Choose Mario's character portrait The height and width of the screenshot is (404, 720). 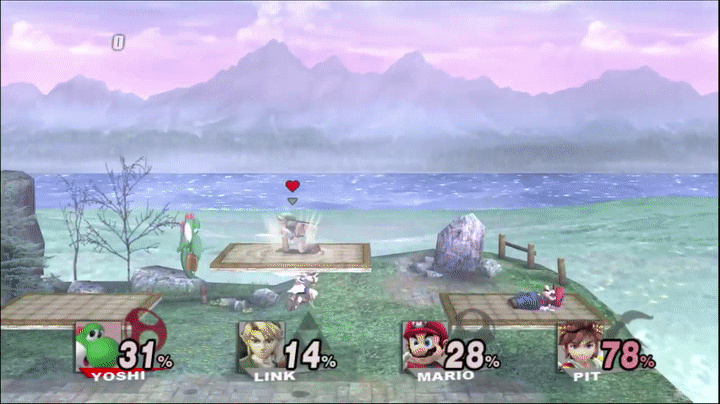[423, 345]
